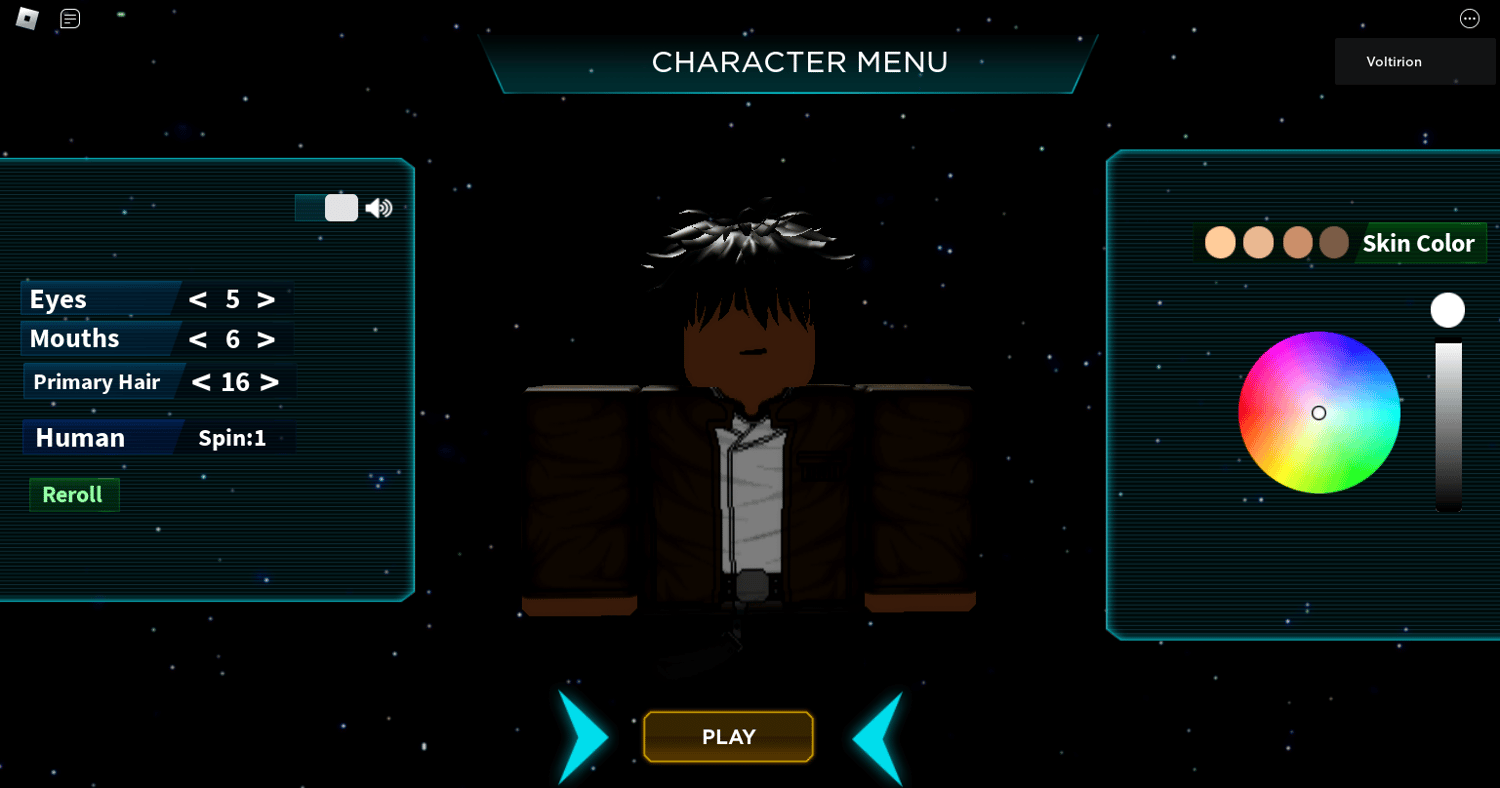The height and width of the screenshot is (788, 1500).
Task: Select the Skin Color label button
Action: [x=1418, y=244]
